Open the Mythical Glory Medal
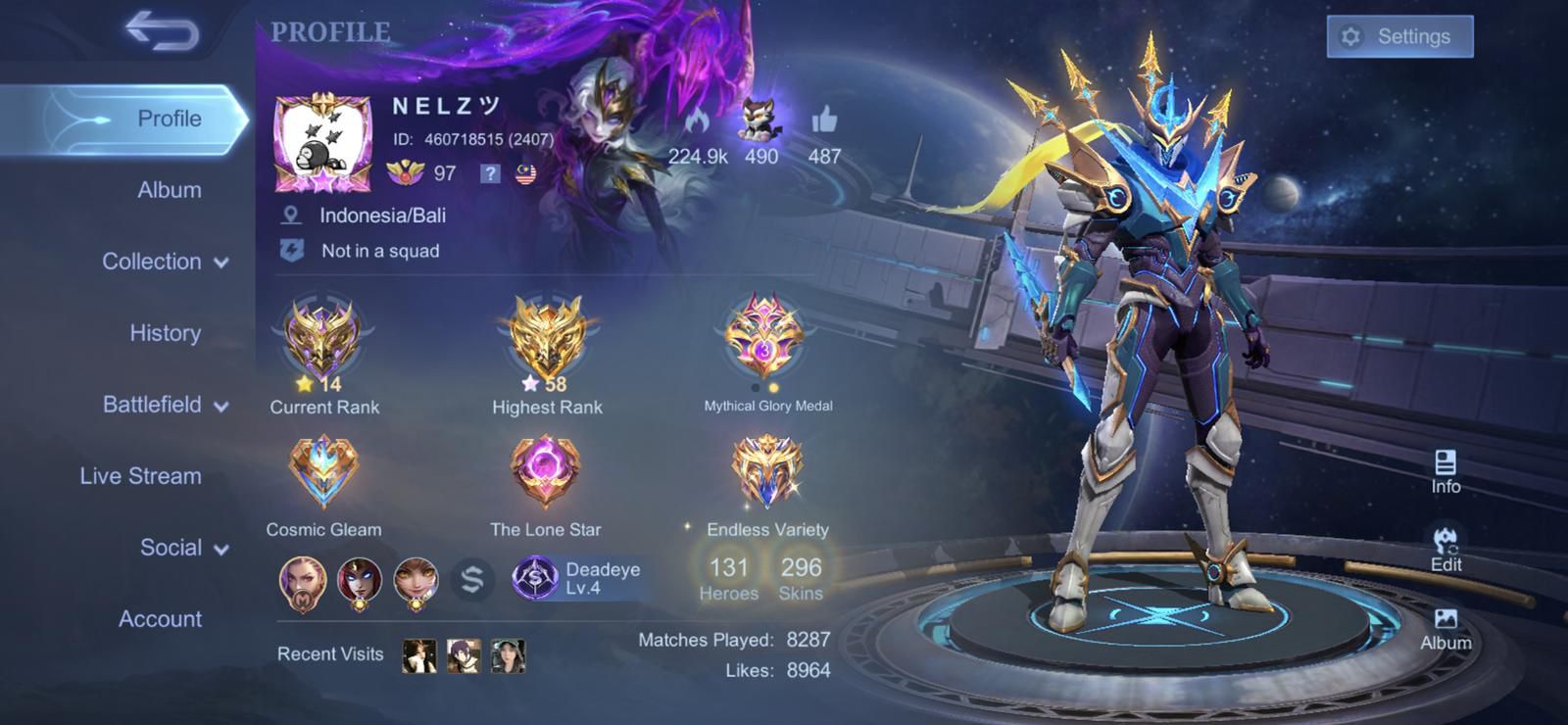 click(x=764, y=338)
